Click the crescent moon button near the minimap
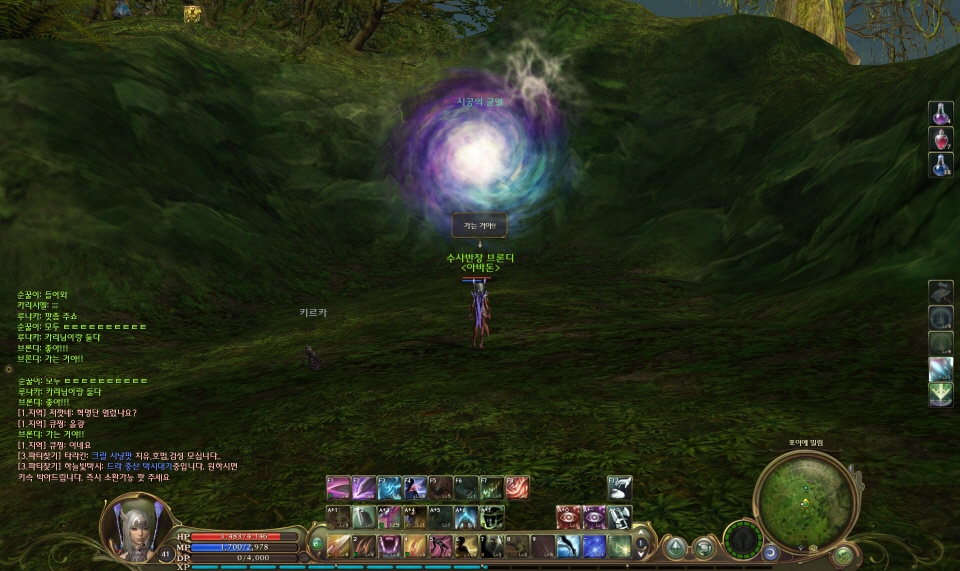Viewport: 960px width, 571px height. 770,551
